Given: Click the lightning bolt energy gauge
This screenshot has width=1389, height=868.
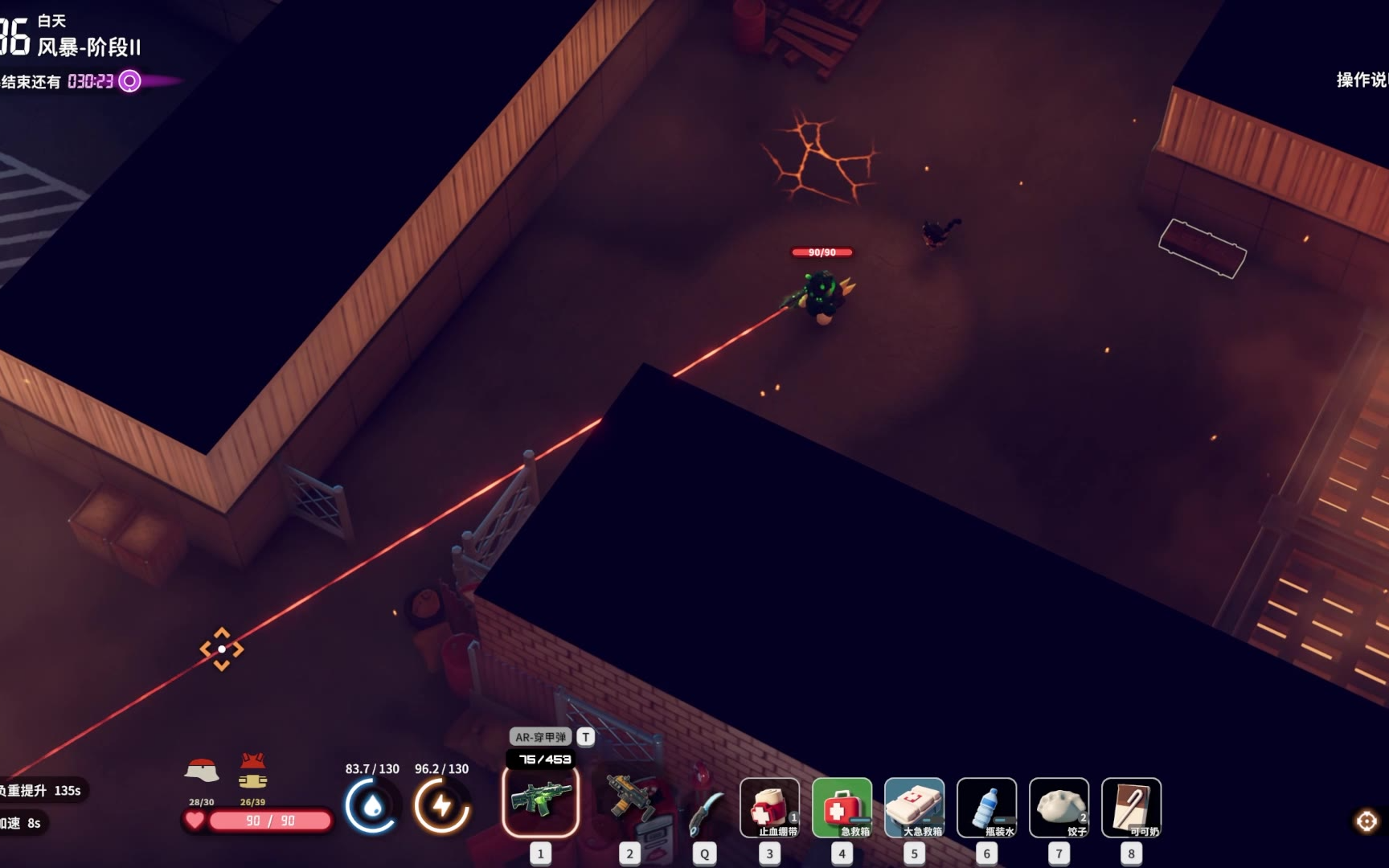Looking at the screenshot, I should [x=441, y=805].
